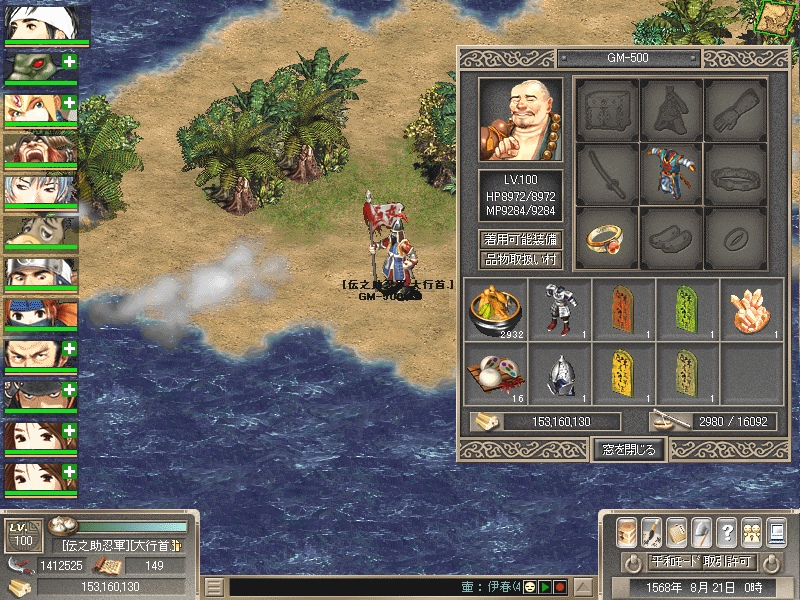Screen dimensions: 800x600
Task: Choose the bright green talisman tablet
Action: point(687,310)
